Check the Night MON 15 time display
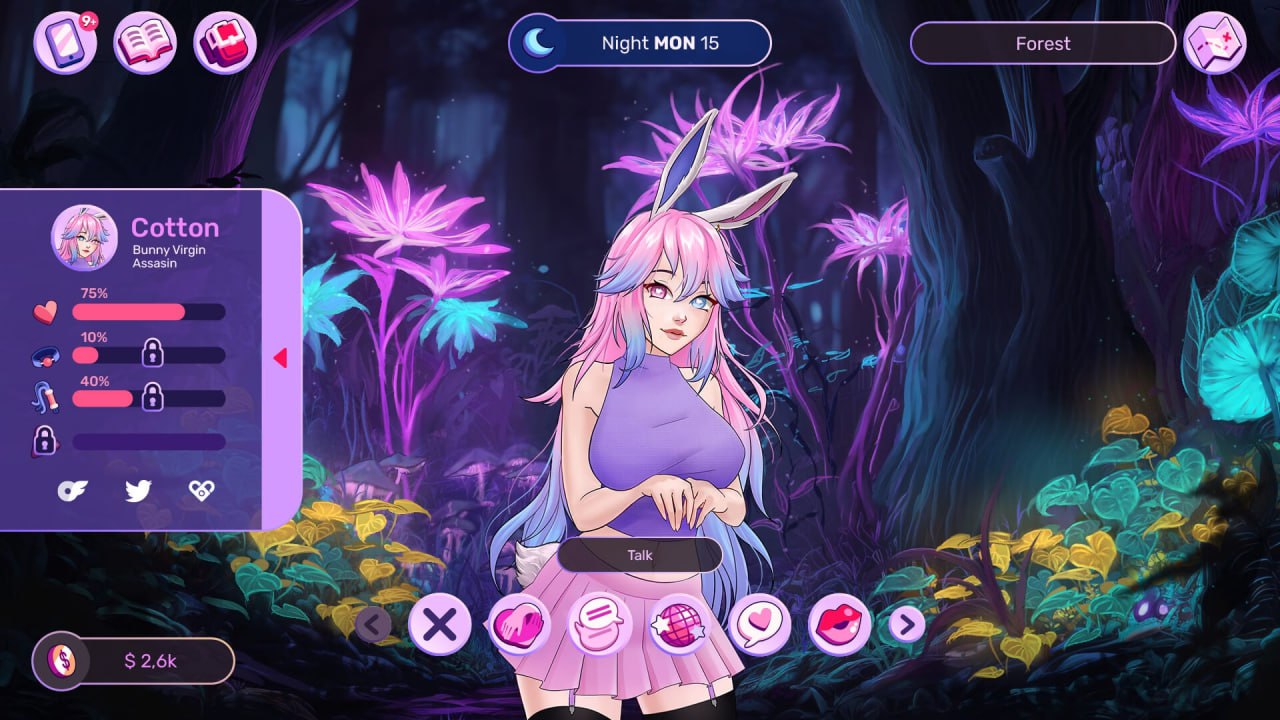This screenshot has height=720, width=1280. 640,43
